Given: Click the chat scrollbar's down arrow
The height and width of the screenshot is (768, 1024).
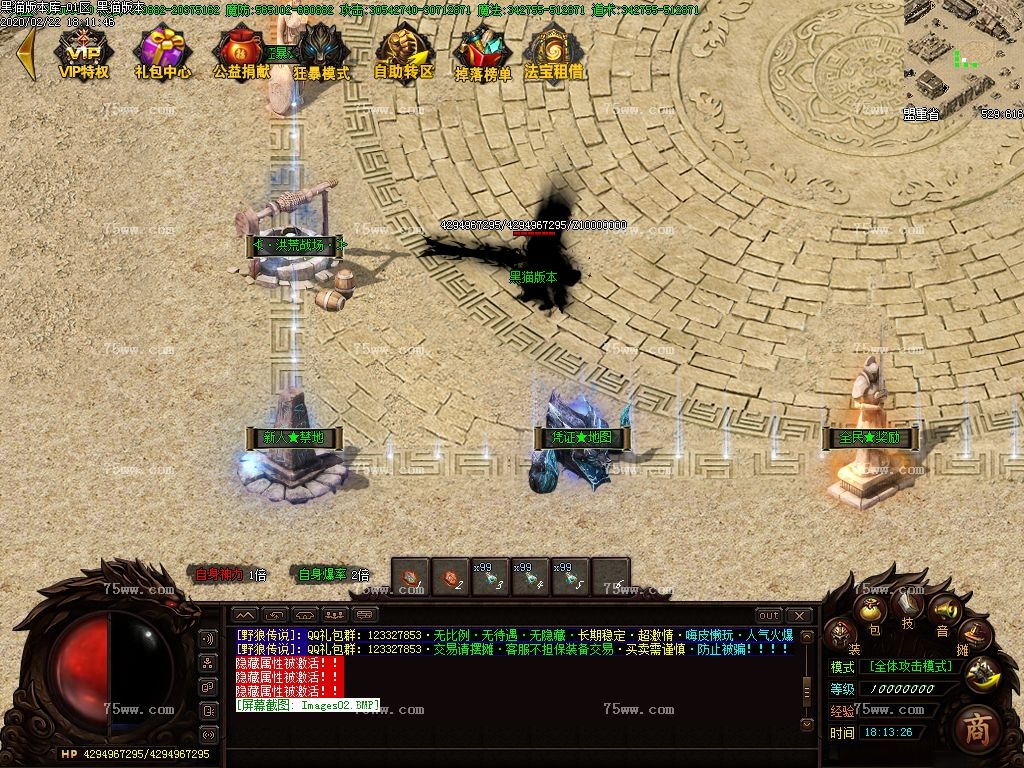Looking at the screenshot, I should coord(807,722).
